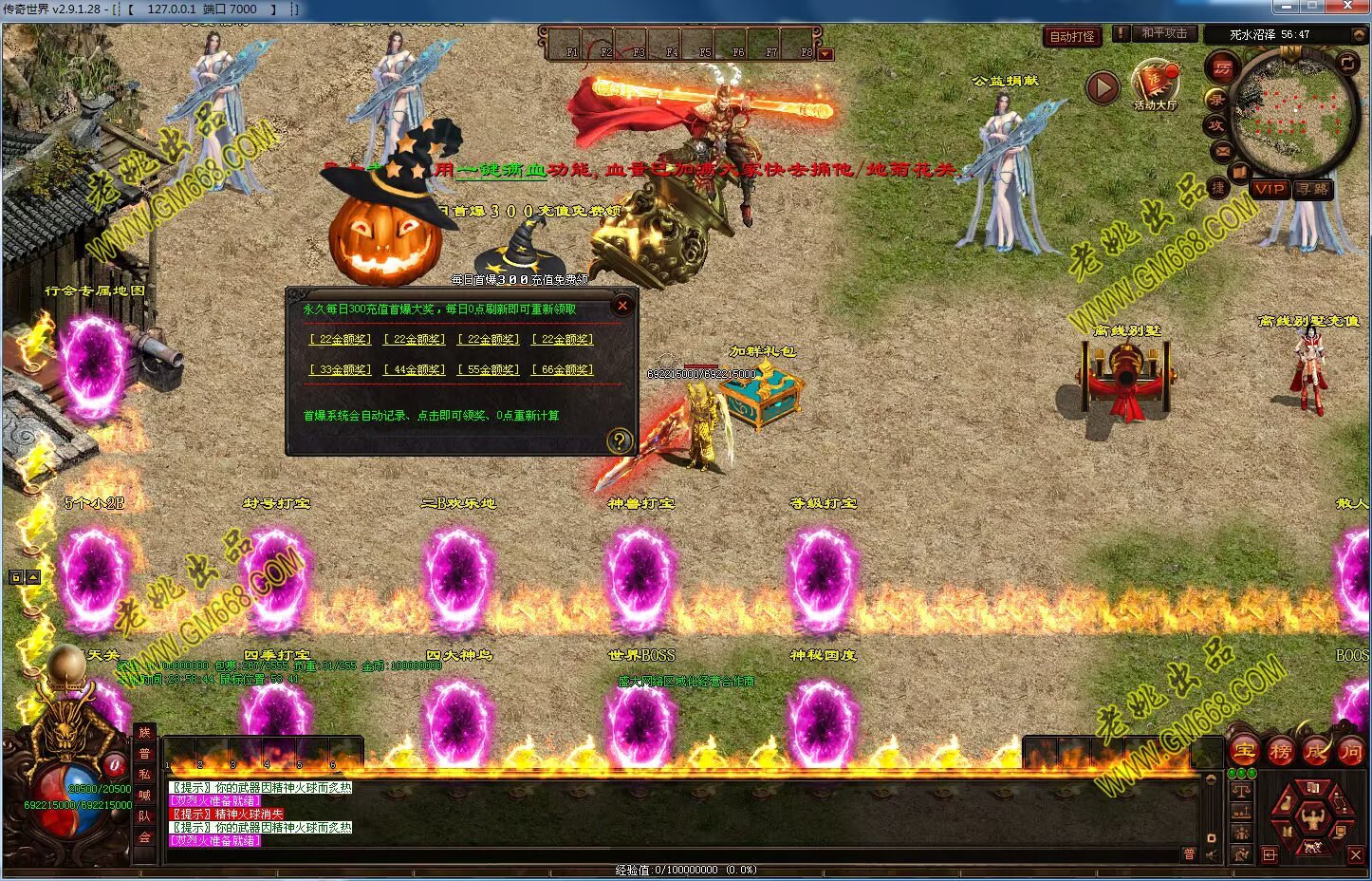This screenshot has height=881, width=1372.
Task: Switch to the 私 private chat channel
Action: (145, 774)
